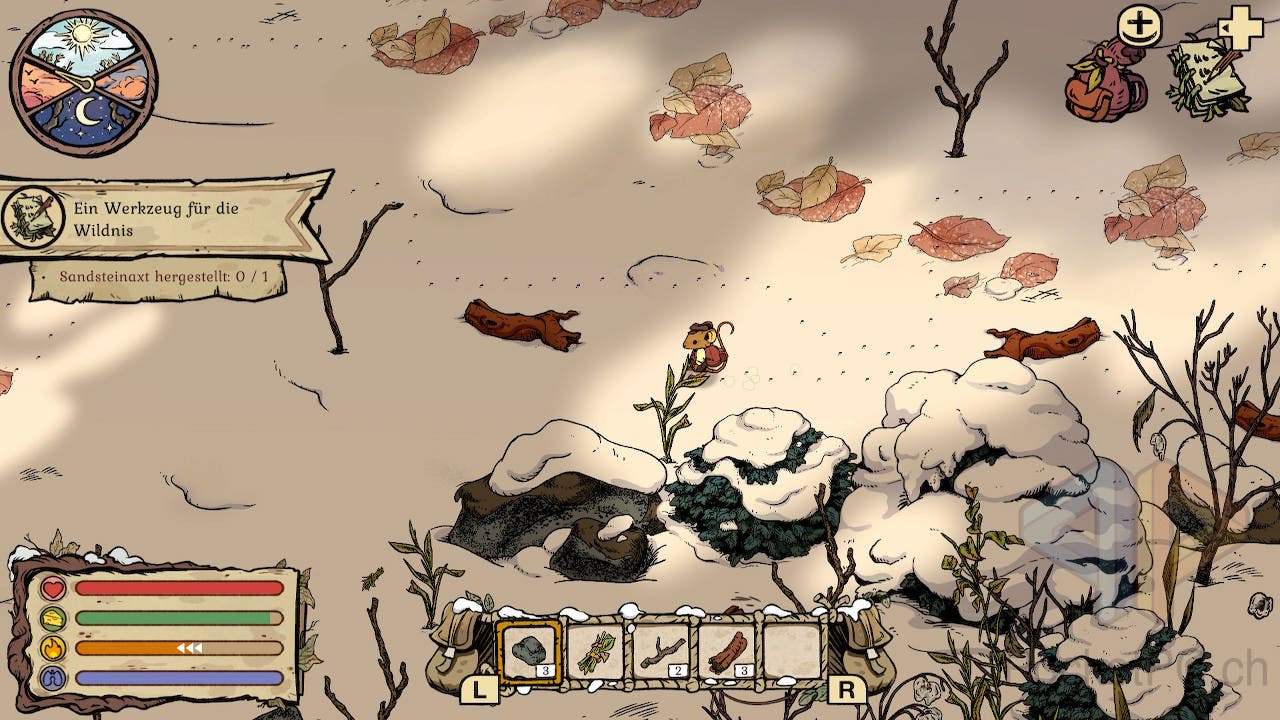Select the green plant fiber bundle slot
The height and width of the screenshot is (720, 1280).
595,651
